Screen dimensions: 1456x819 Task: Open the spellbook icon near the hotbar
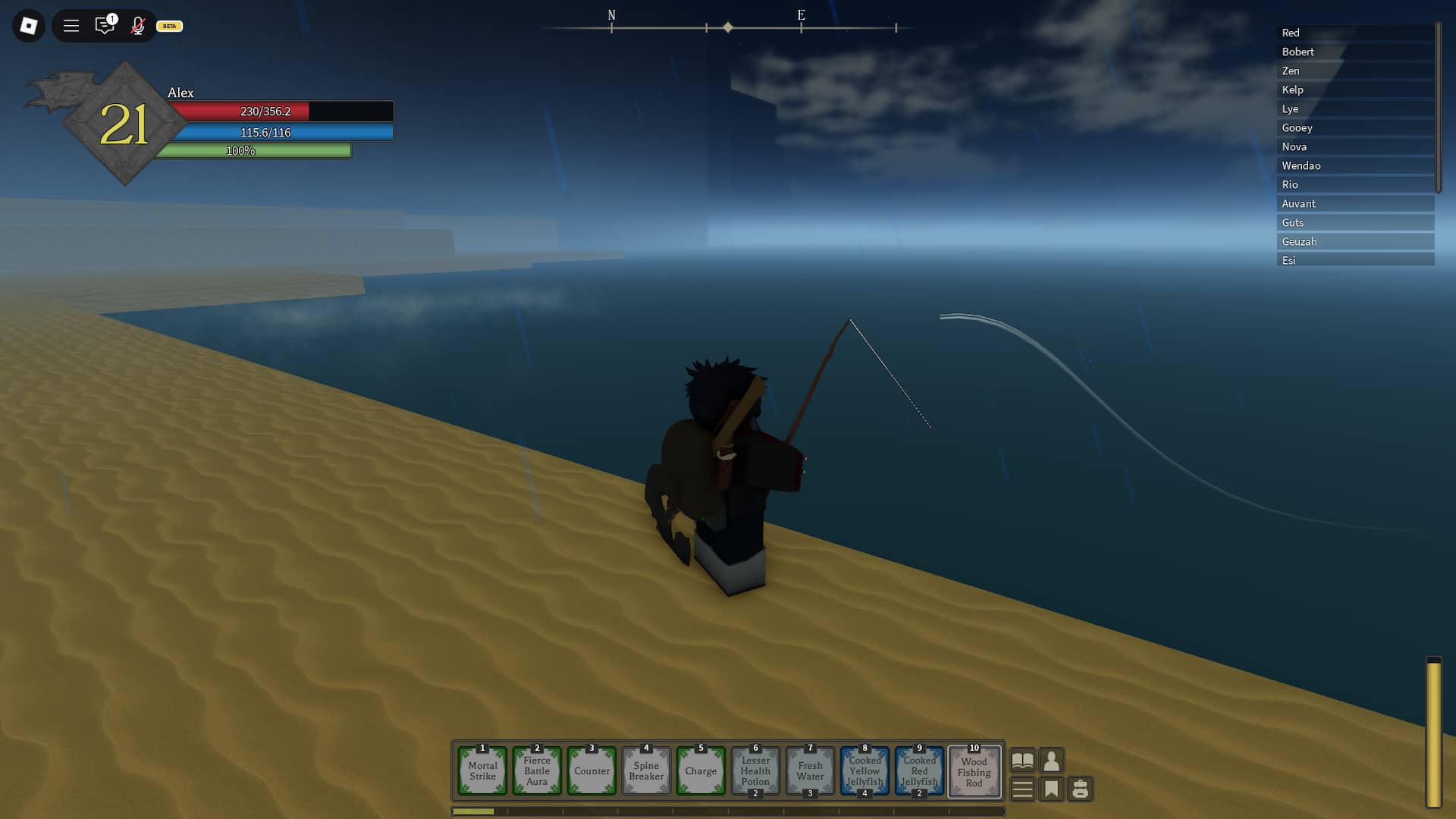1022,761
